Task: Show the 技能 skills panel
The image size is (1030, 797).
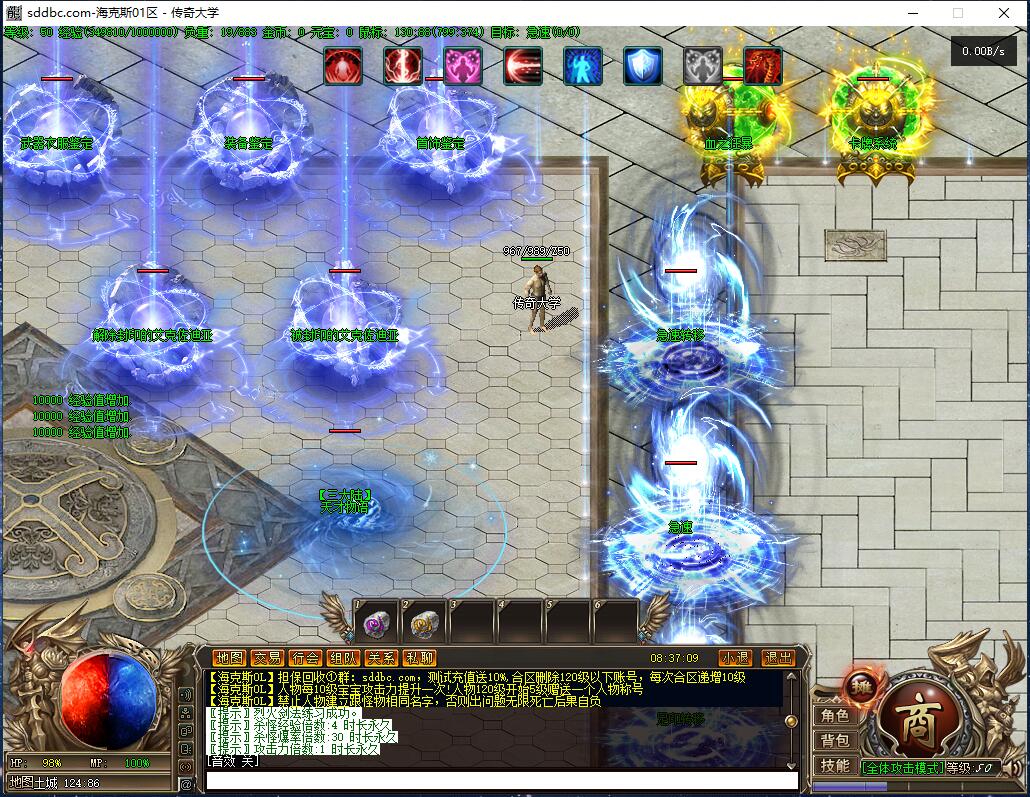Action: pyautogui.click(x=835, y=766)
